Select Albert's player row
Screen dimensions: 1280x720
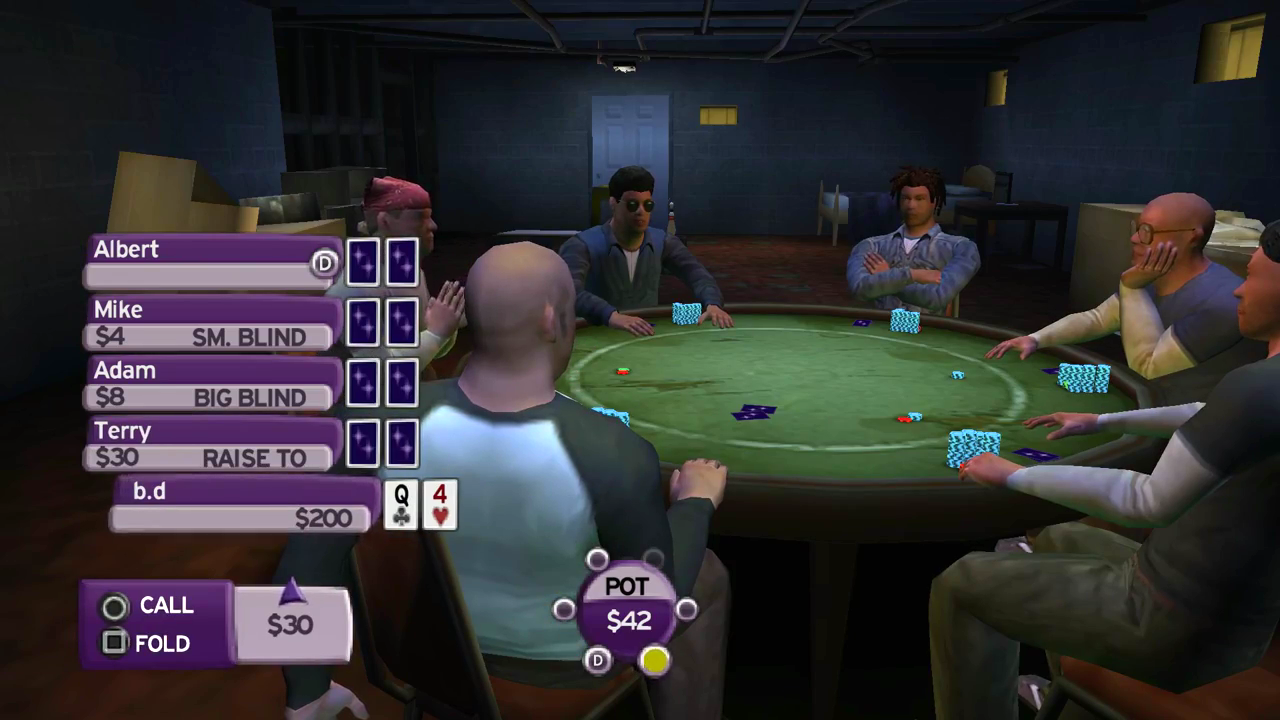click(213, 262)
